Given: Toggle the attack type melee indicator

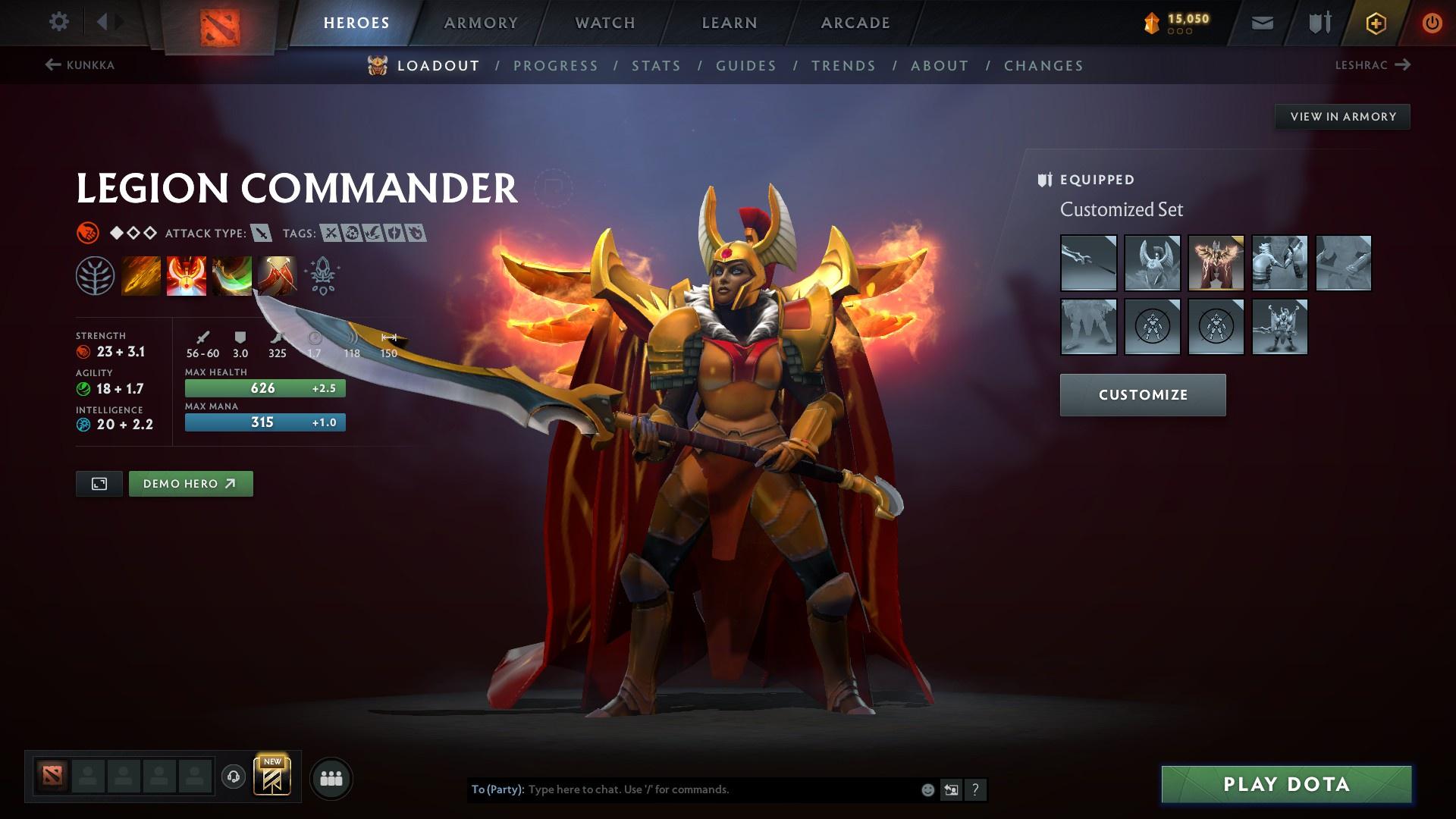Looking at the screenshot, I should pyautogui.click(x=259, y=234).
